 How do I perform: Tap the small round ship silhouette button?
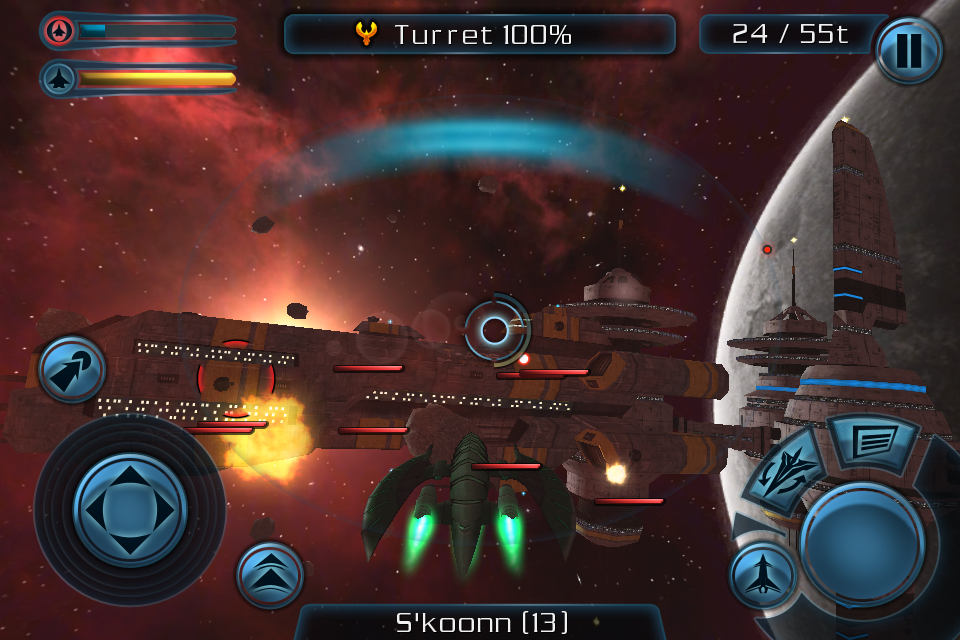pyautogui.click(x=762, y=575)
